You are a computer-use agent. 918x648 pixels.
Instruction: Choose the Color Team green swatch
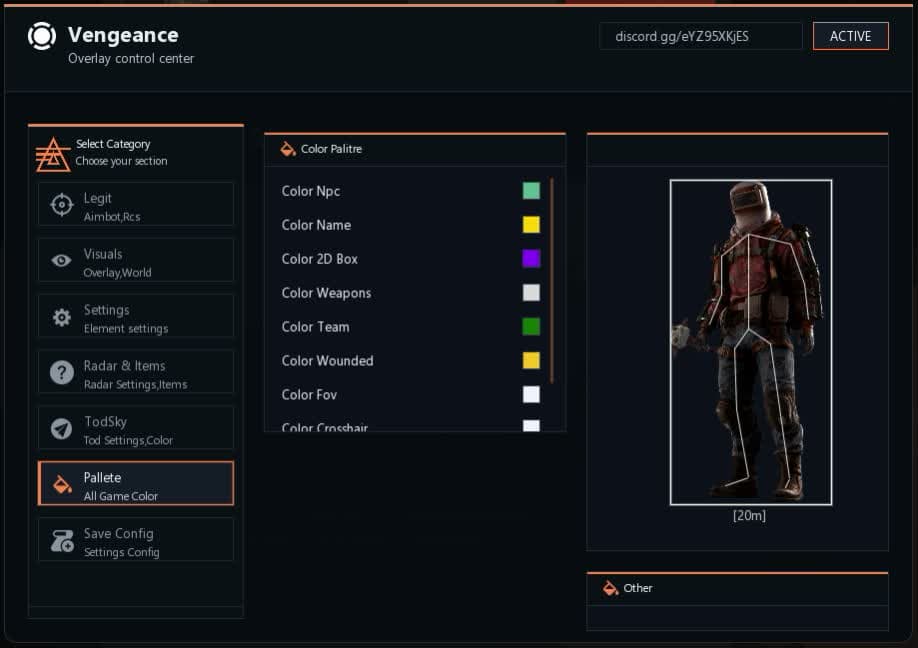point(531,327)
